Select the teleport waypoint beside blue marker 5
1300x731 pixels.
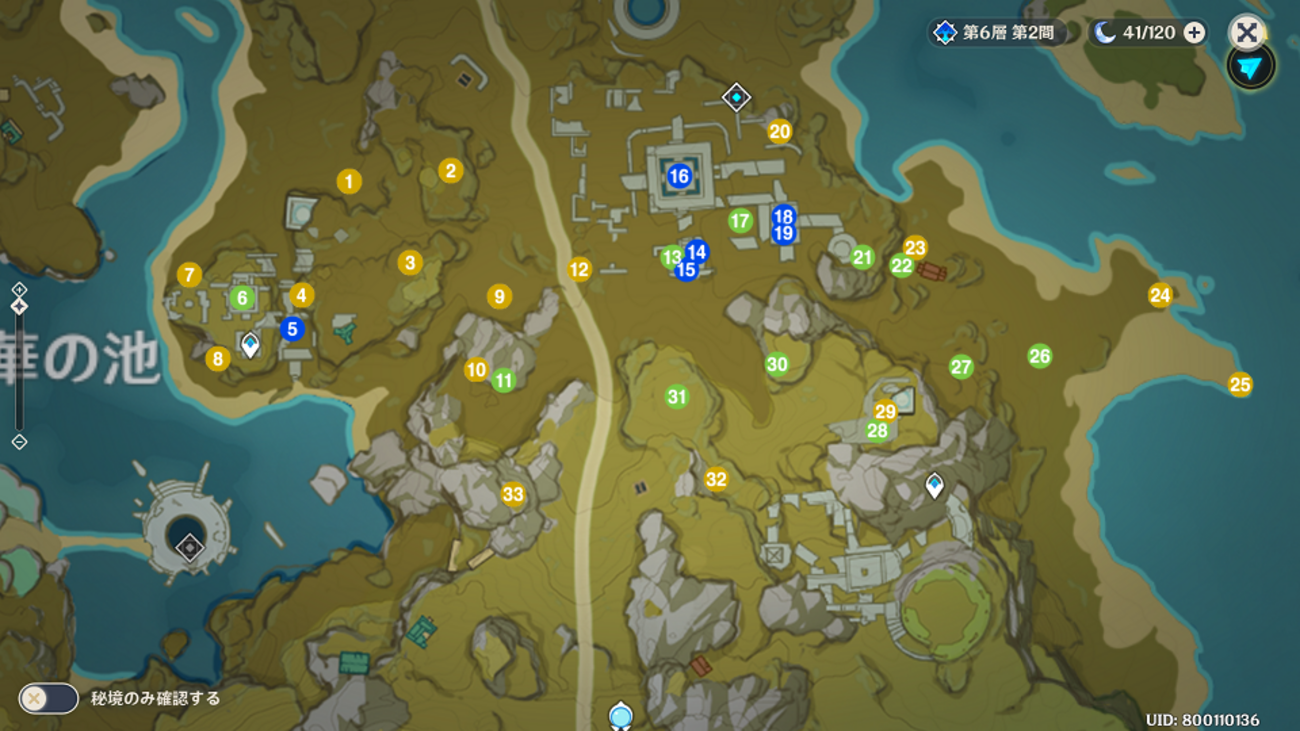tap(250, 344)
